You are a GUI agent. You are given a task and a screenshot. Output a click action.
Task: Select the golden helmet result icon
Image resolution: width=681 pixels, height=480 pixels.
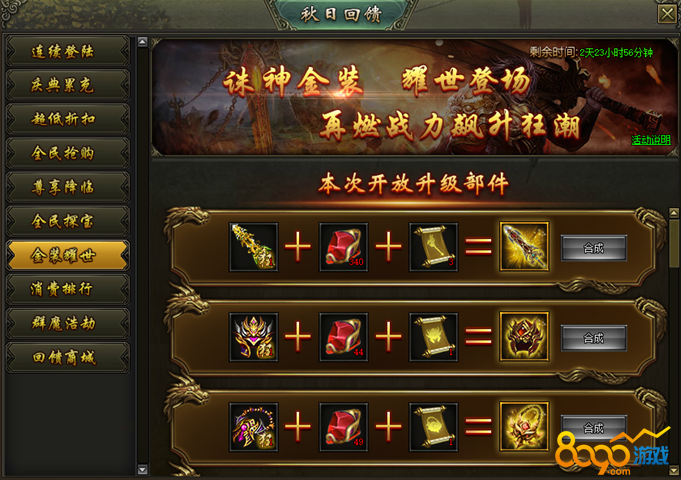click(x=524, y=338)
